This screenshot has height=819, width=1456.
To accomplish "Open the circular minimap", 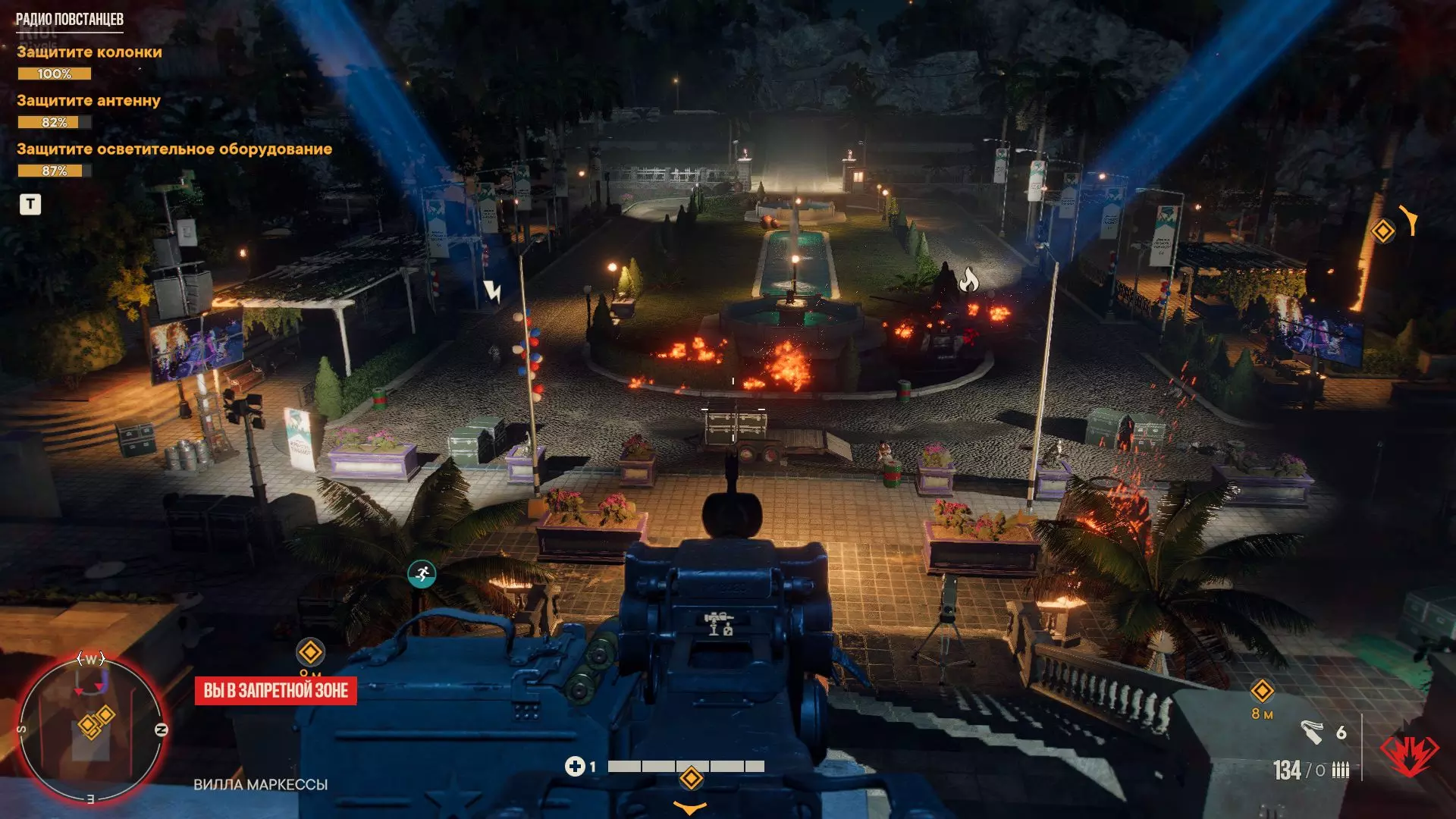I will (x=91, y=730).
